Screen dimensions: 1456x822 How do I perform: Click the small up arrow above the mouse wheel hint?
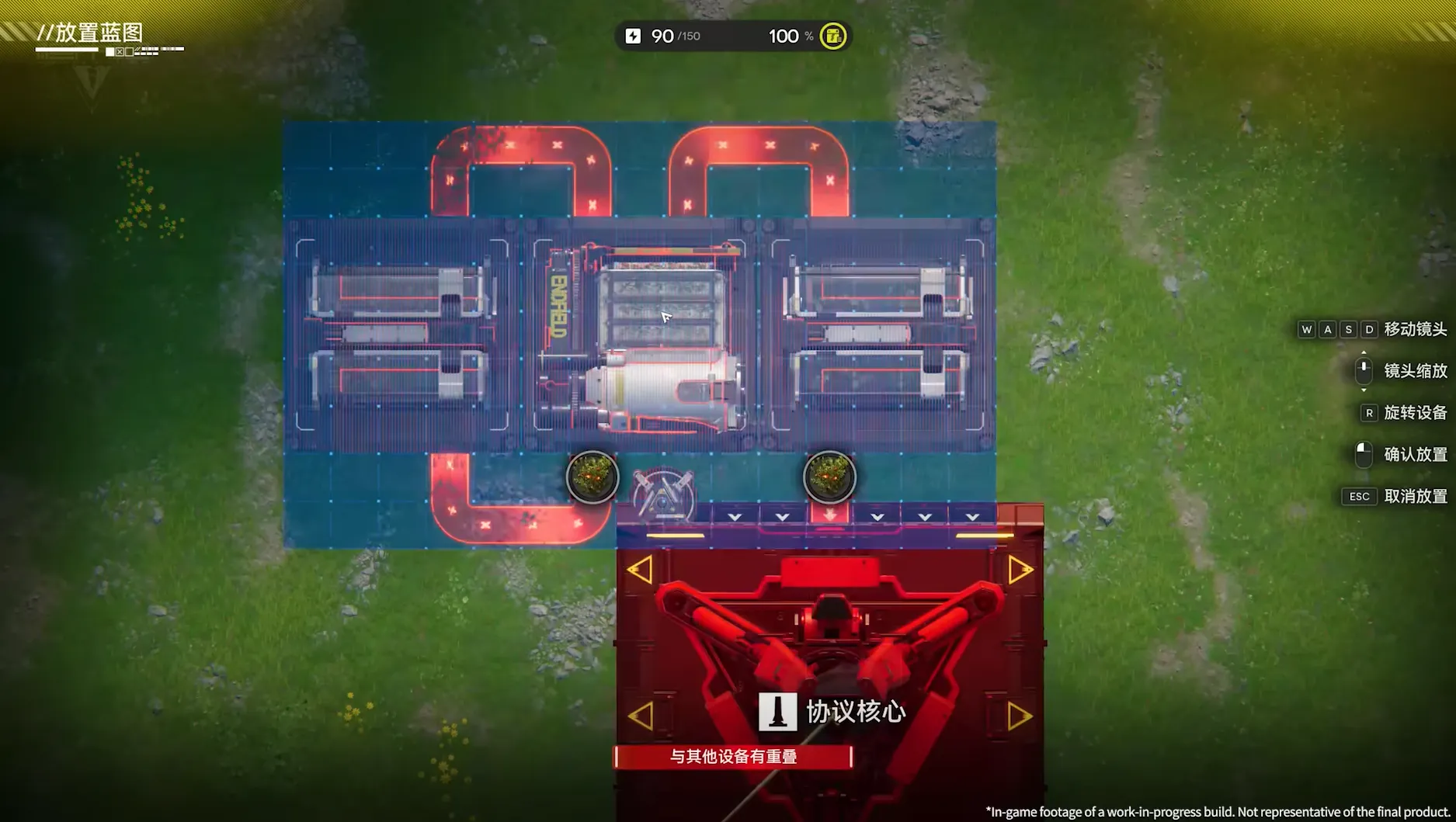tap(1364, 352)
